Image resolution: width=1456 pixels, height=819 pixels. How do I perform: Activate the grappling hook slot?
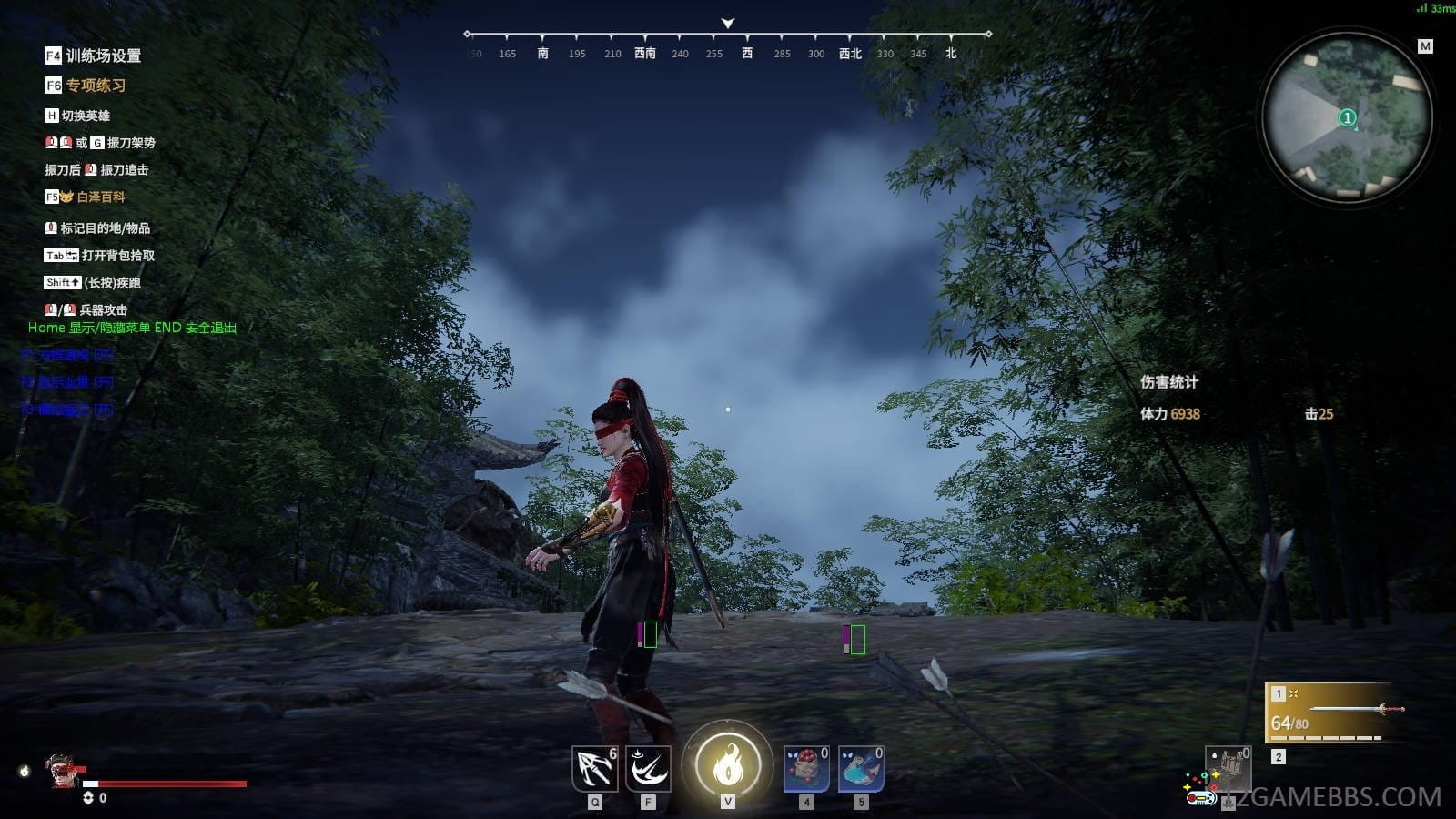tap(594, 768)
